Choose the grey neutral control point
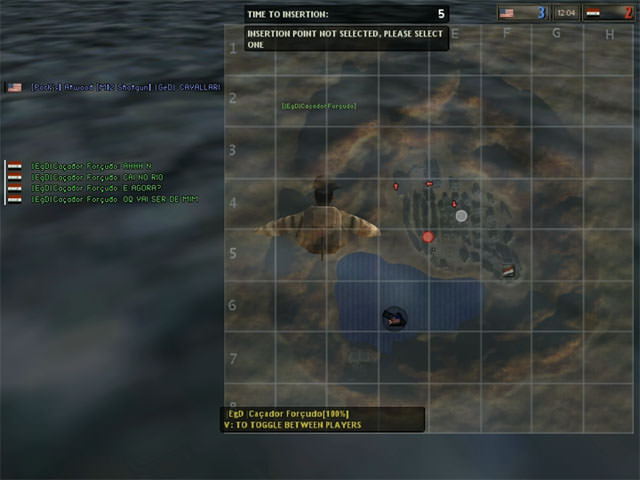The image size is (640, 480). click(461, 215)
